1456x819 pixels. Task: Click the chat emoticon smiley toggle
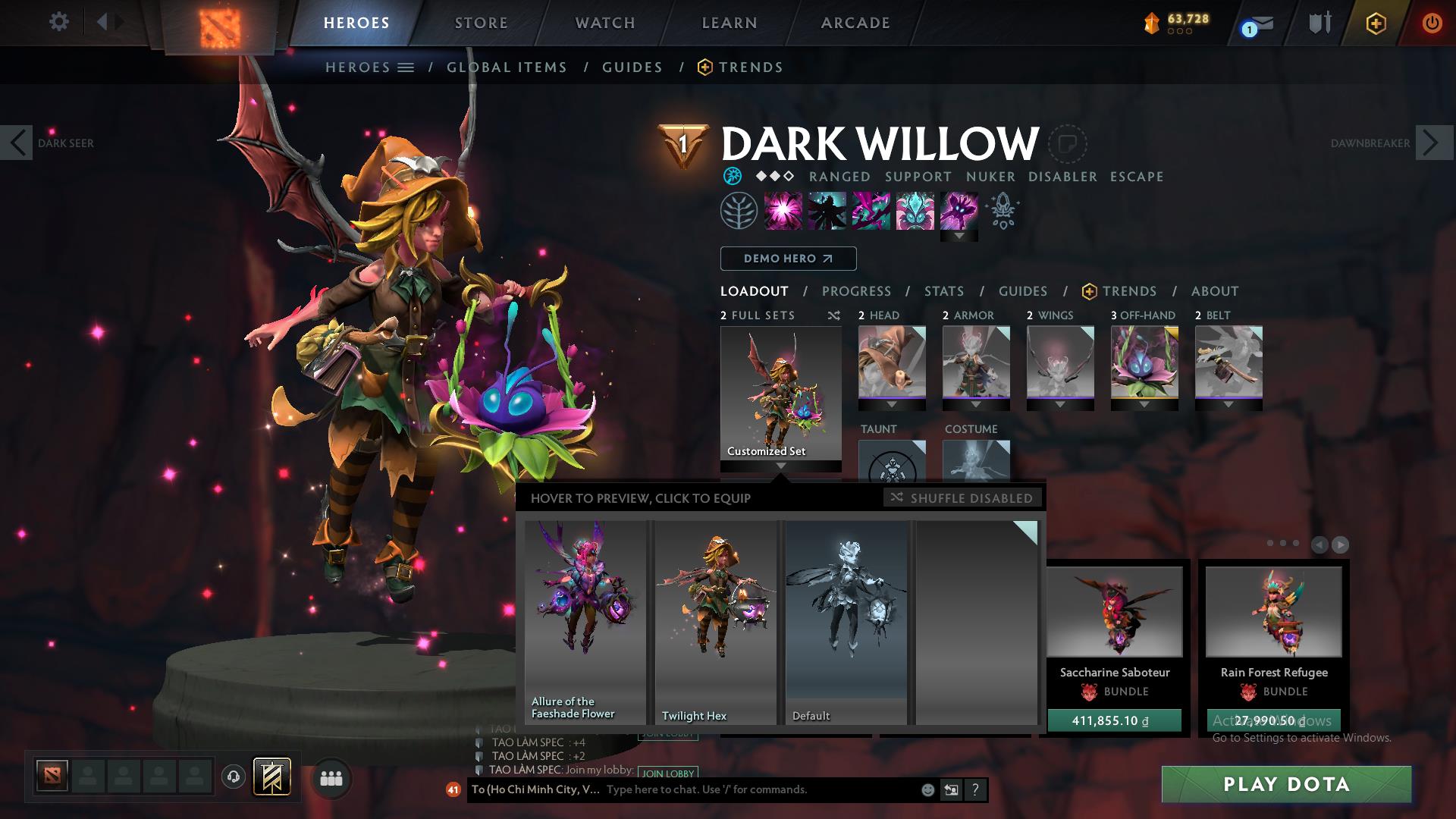[x=927, y=790]
